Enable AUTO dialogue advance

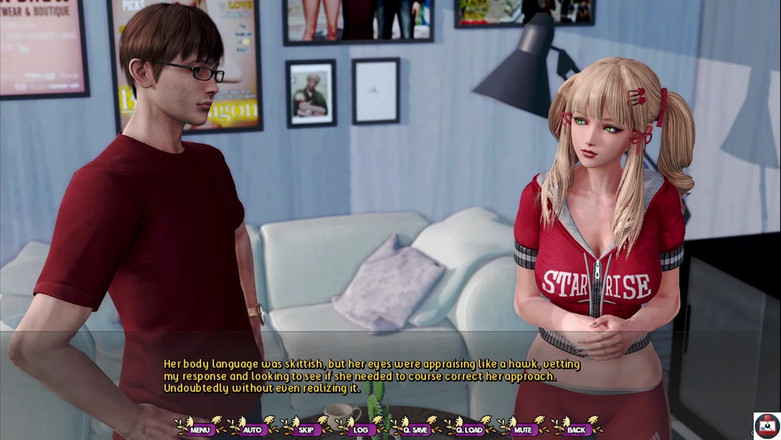pyautogui.click(x=253, y=429)
